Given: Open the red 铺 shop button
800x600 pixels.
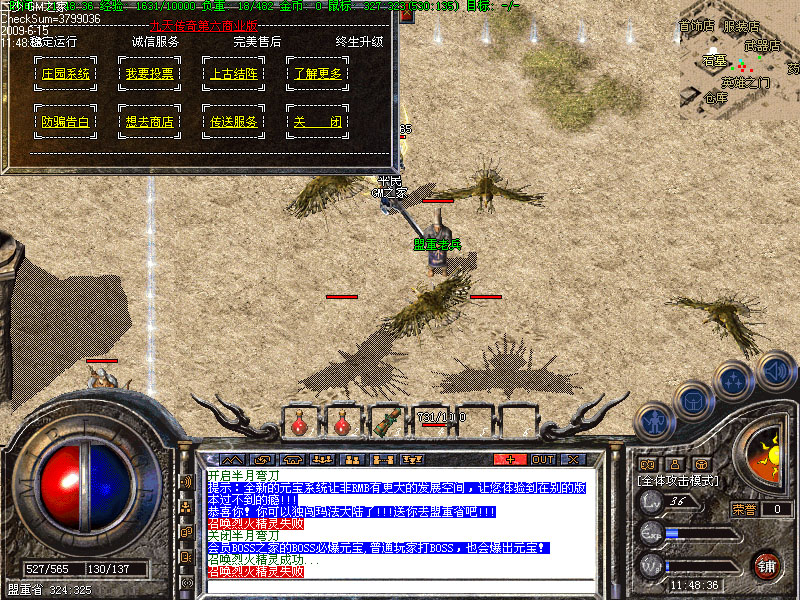Looking at the screenshot, I should coord(767,564).
